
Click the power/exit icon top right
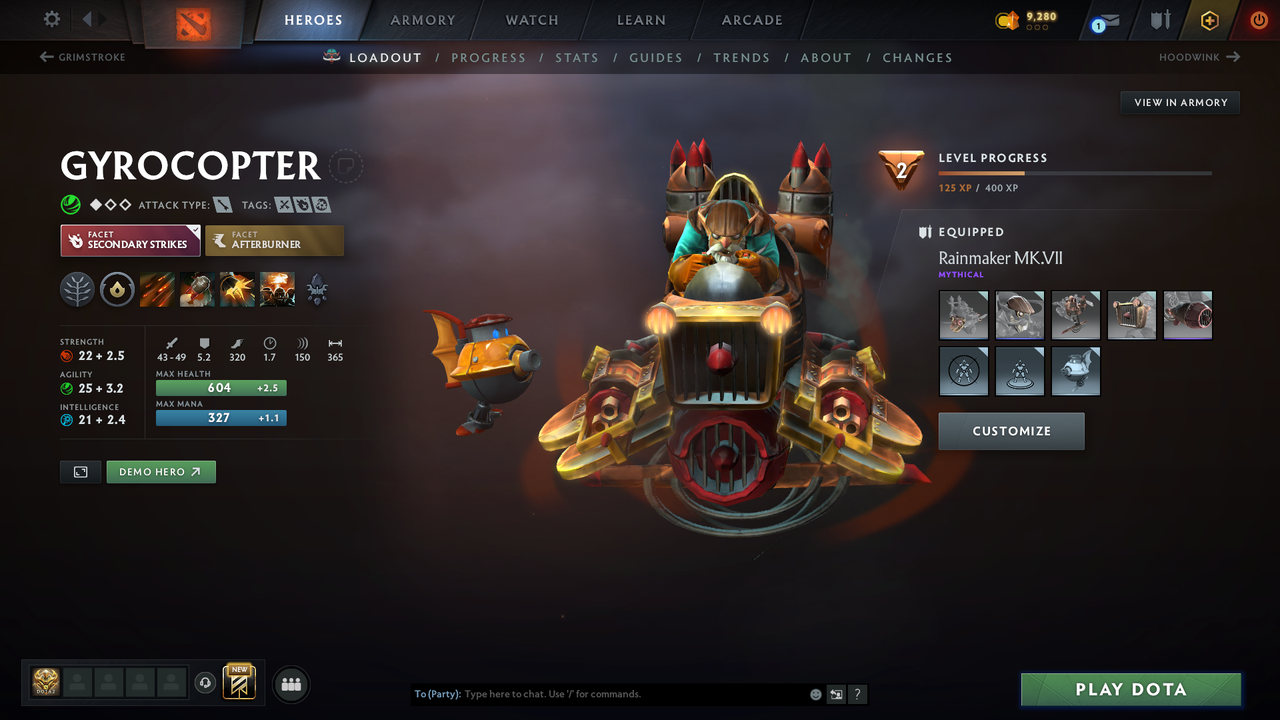[1258, 20]
